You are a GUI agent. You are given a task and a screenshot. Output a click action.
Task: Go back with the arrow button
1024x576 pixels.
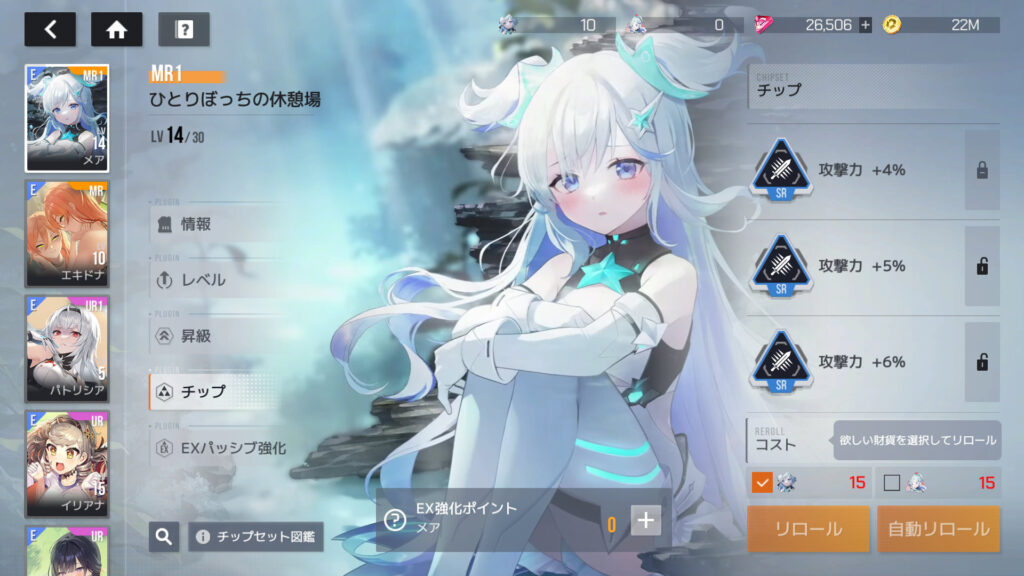click(50, 29)
